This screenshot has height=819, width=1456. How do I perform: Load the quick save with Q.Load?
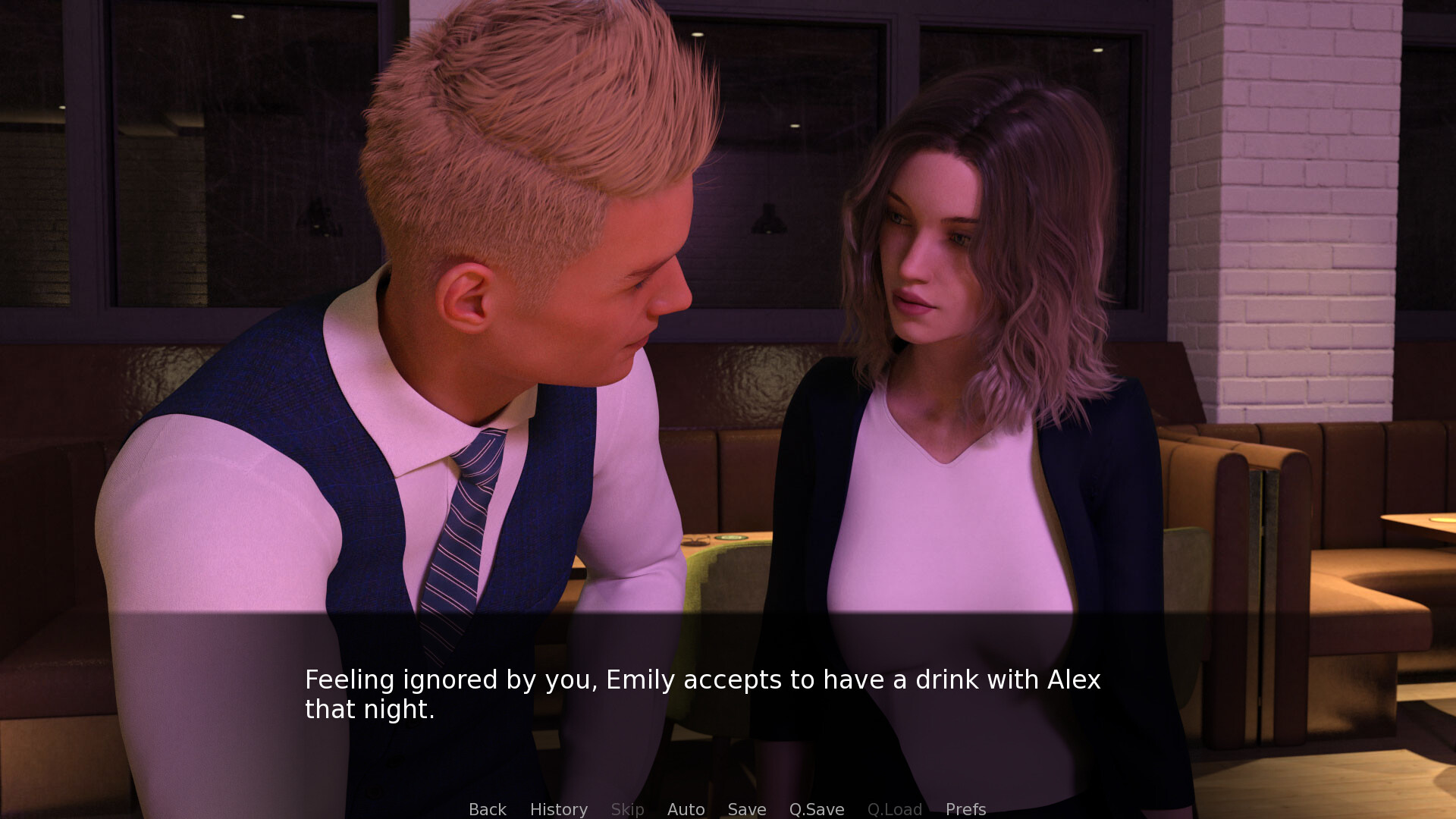(895, 809)
